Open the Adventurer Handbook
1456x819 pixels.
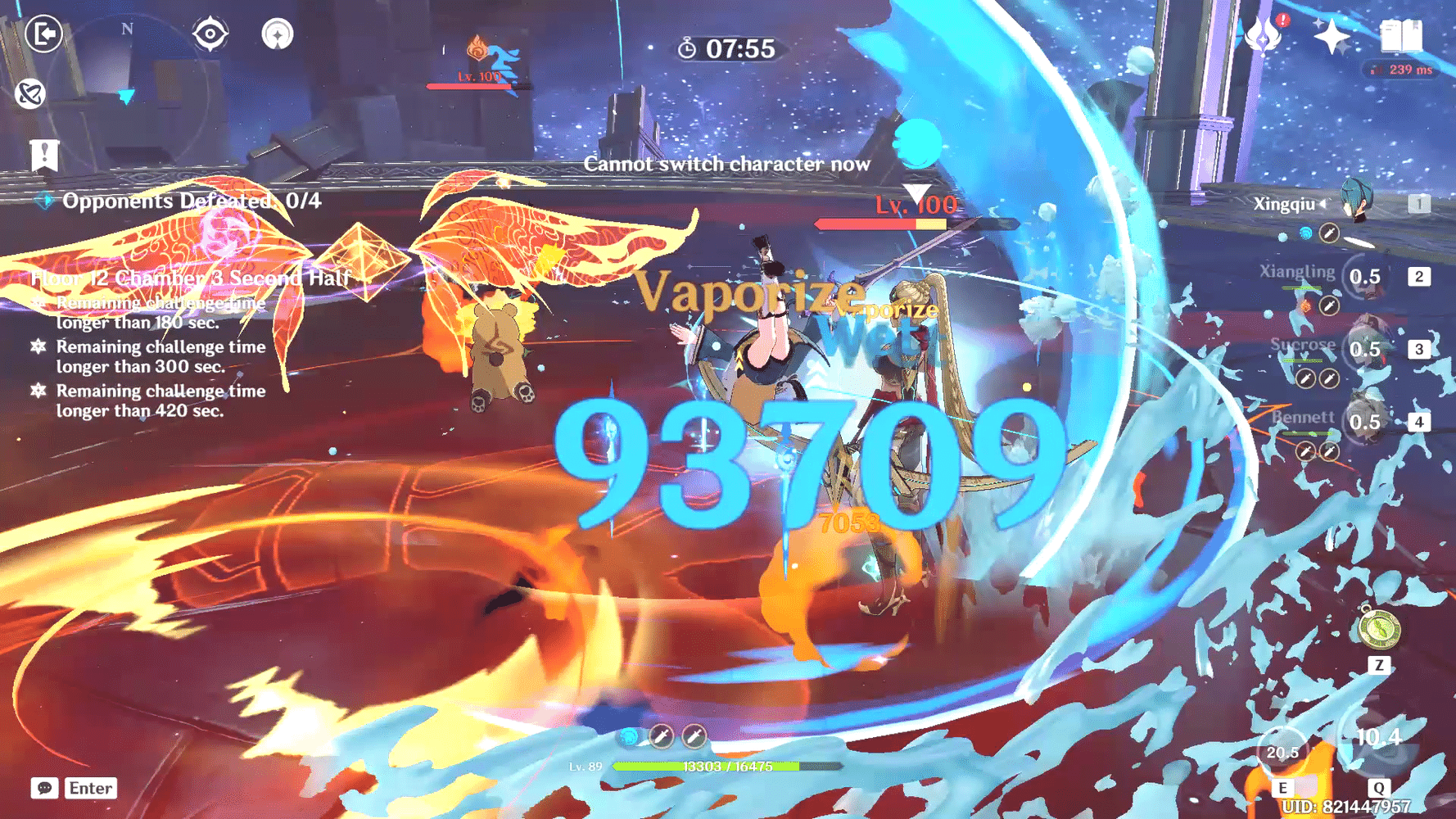(x=1403, y=37)
